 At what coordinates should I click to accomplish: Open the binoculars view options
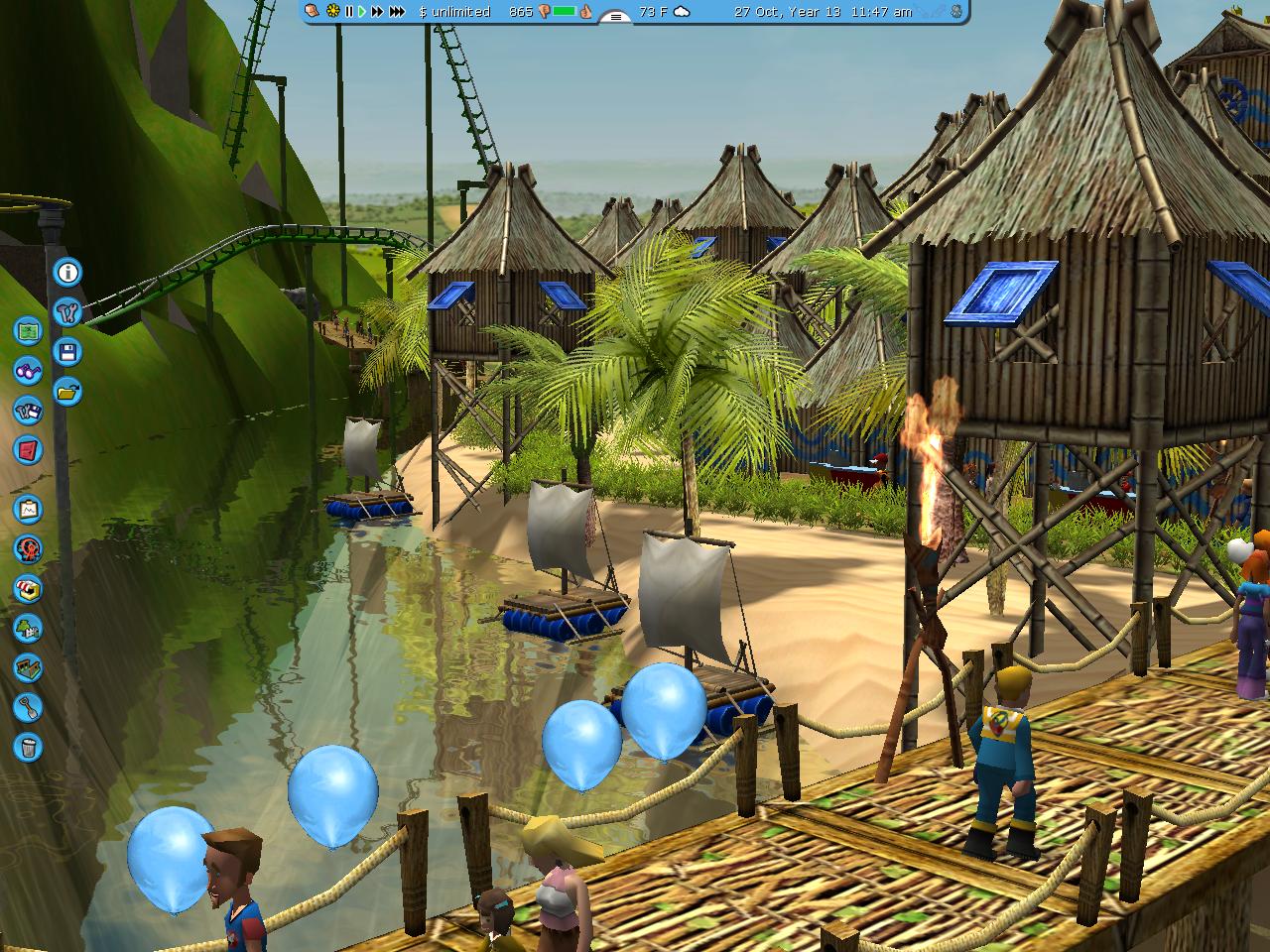[28, 371]
